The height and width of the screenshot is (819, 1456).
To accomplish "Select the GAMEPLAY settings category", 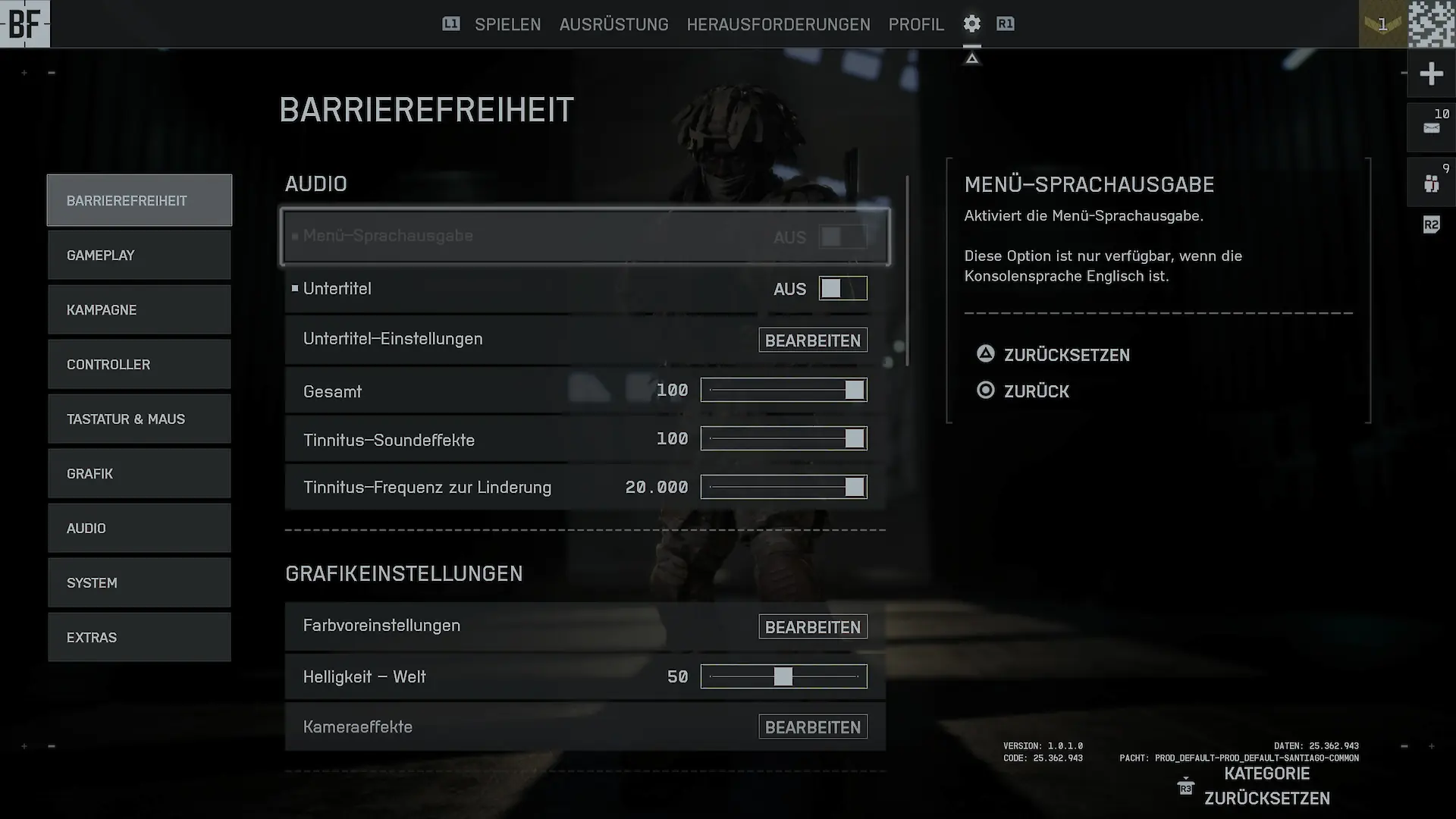I will (x=140, y=256).
